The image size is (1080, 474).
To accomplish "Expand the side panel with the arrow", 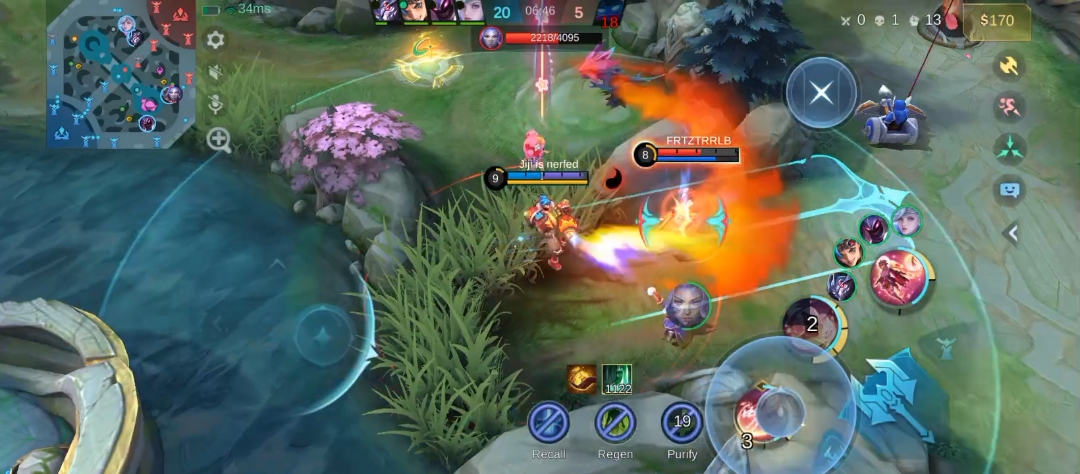I will pyautogui.click(x=1012, y=233).
